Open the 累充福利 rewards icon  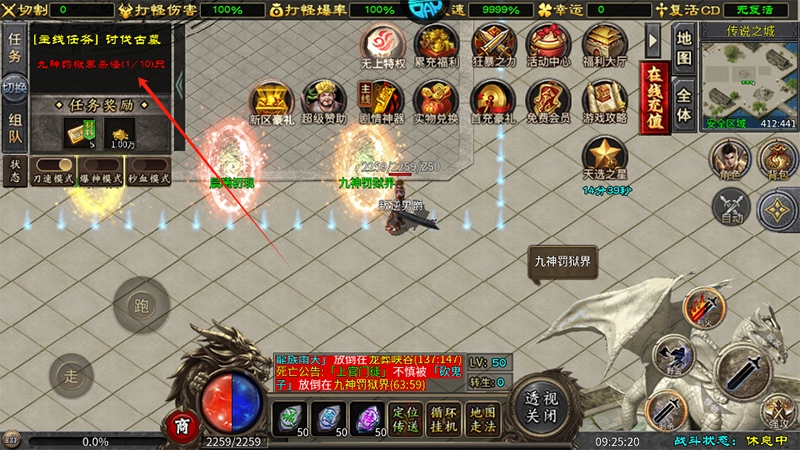coord(436,46)
